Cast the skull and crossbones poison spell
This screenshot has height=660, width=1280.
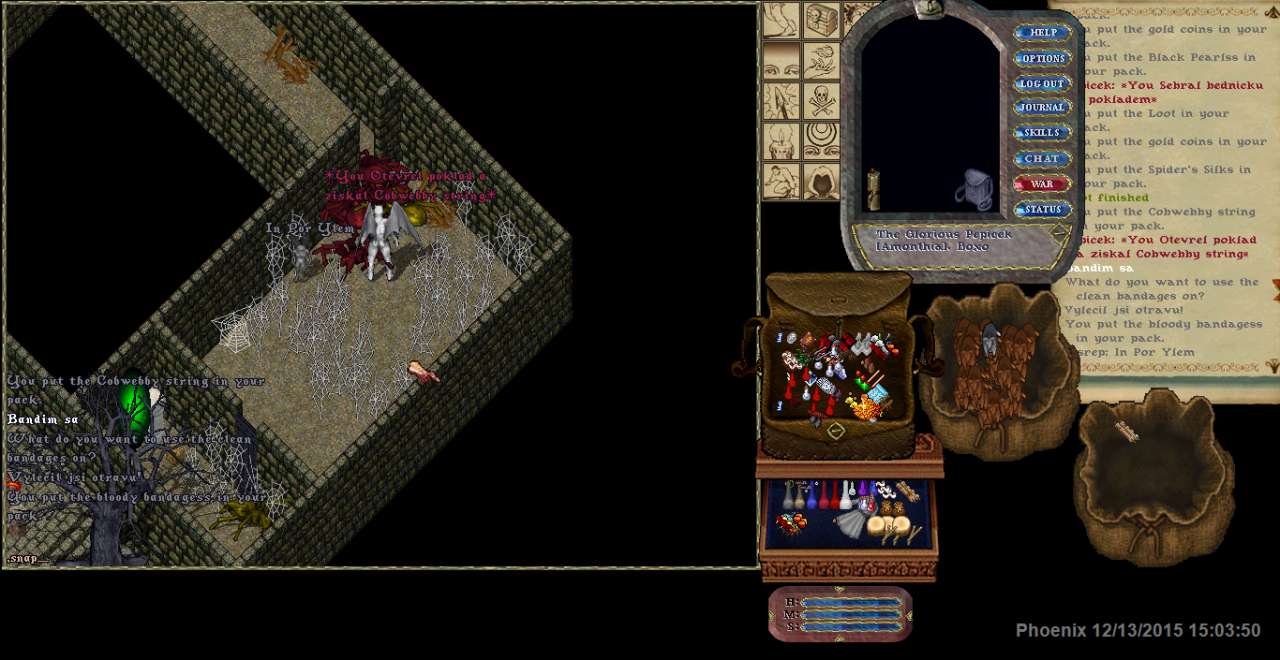coord(822,101)
